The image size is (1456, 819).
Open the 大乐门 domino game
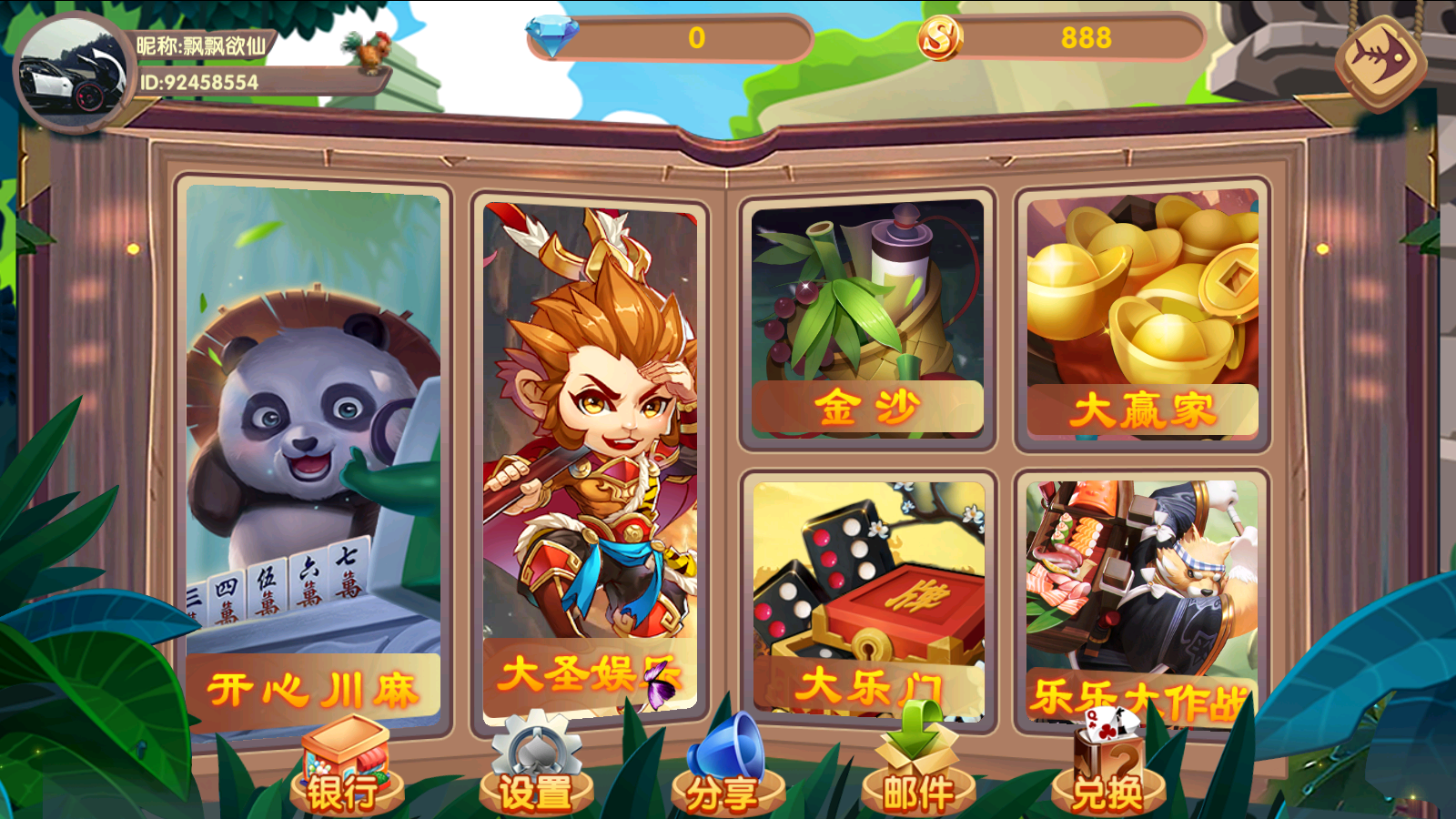coord(868,598)
